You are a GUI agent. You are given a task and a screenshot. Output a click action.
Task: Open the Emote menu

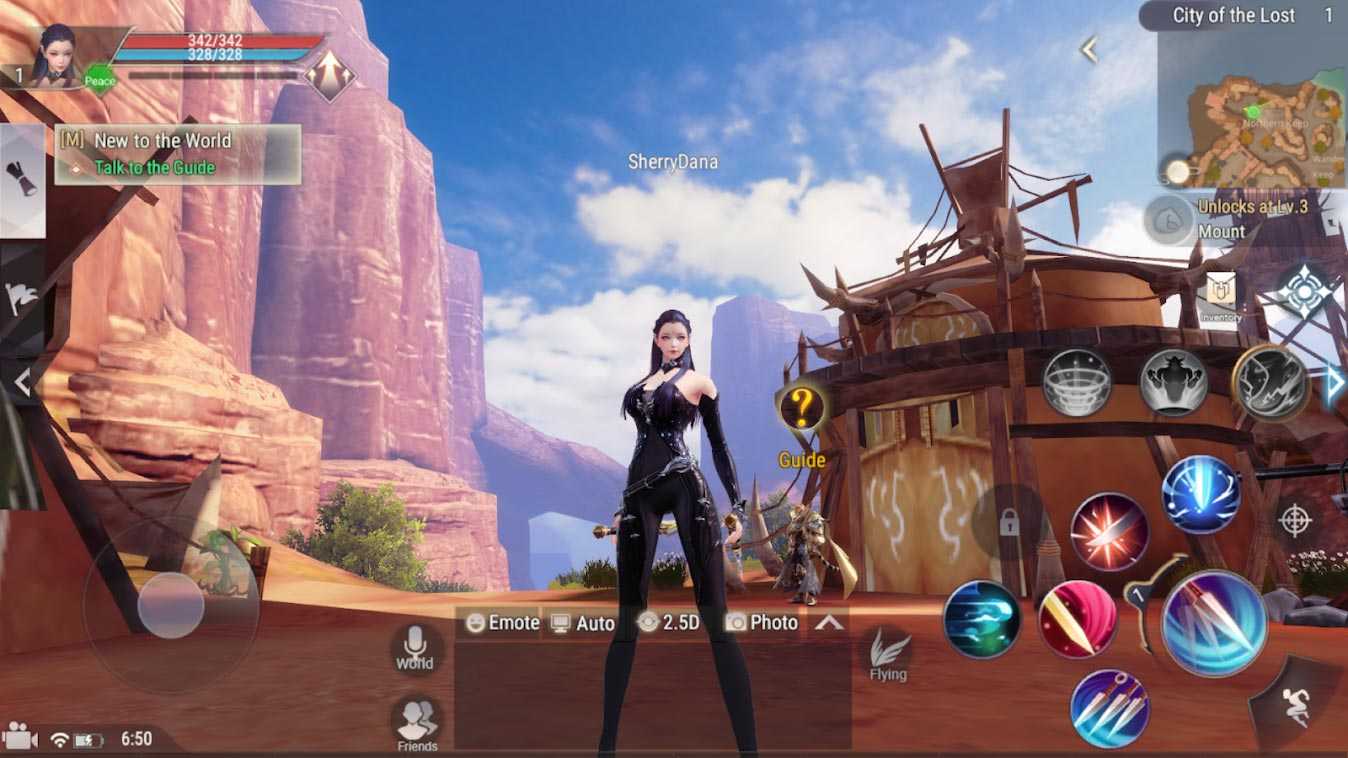(502, 623)
